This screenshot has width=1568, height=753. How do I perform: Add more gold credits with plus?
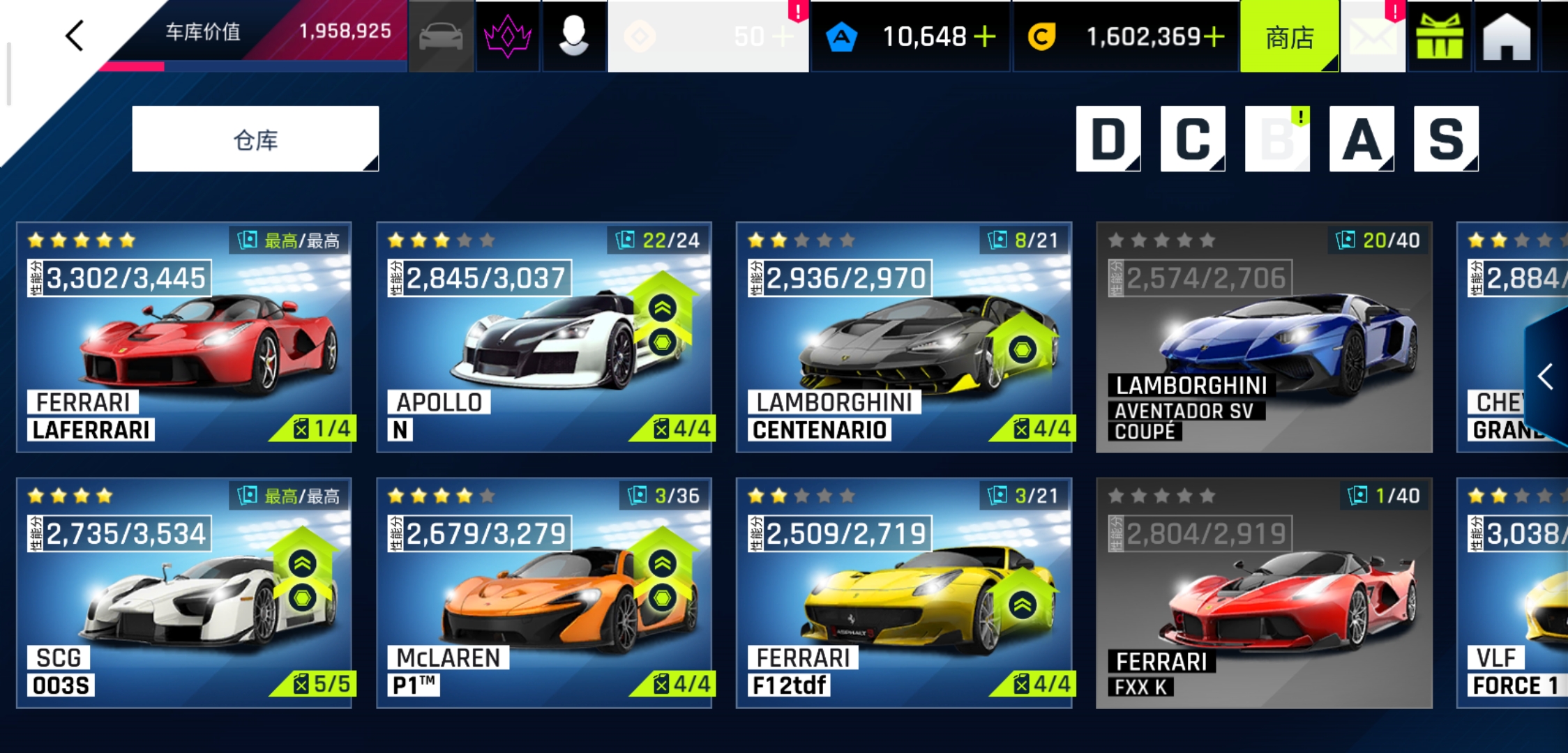[x=1214, y=36]
